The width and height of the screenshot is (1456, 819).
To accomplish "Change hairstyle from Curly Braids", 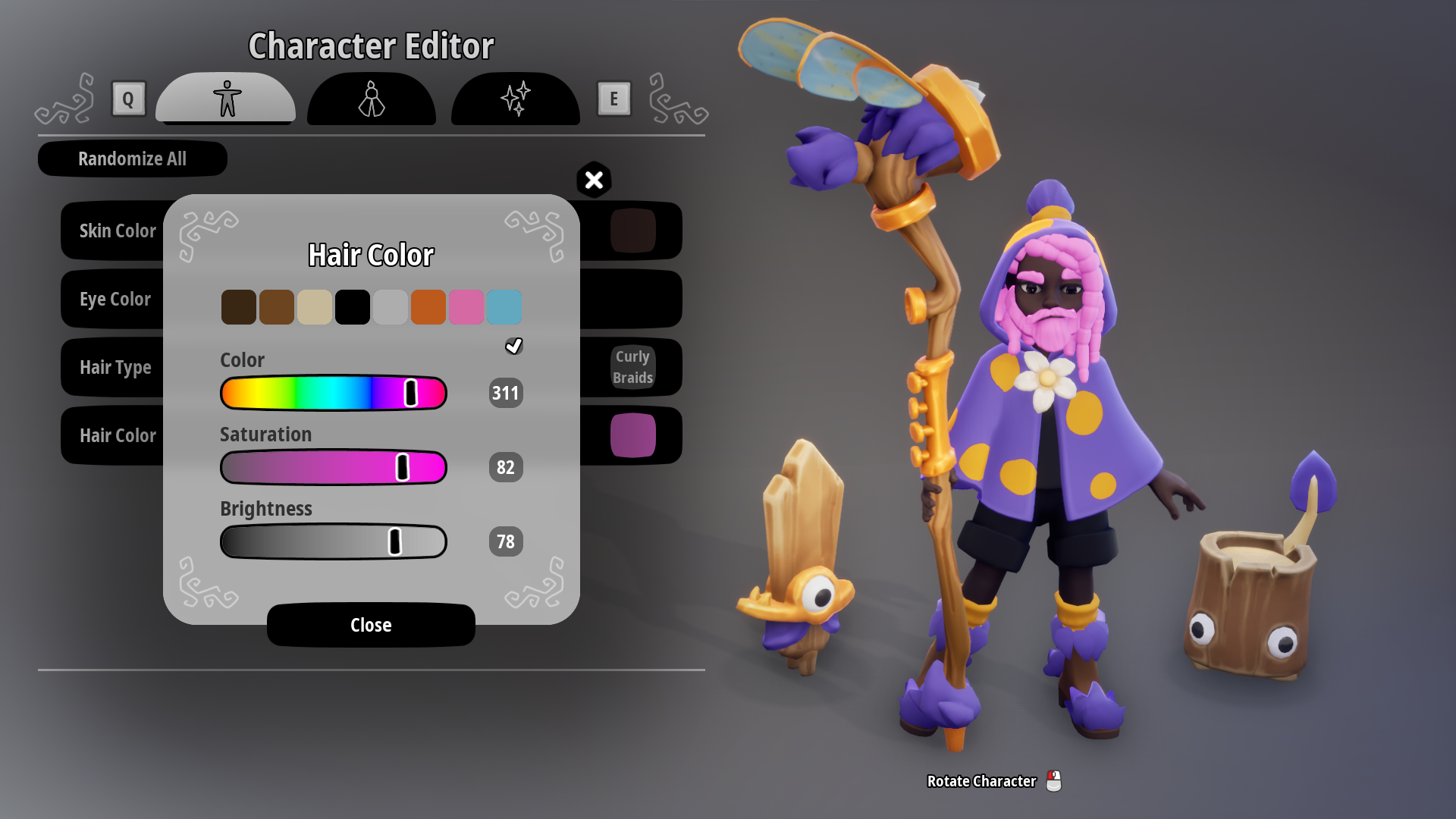I will click(x=632, y=367).
